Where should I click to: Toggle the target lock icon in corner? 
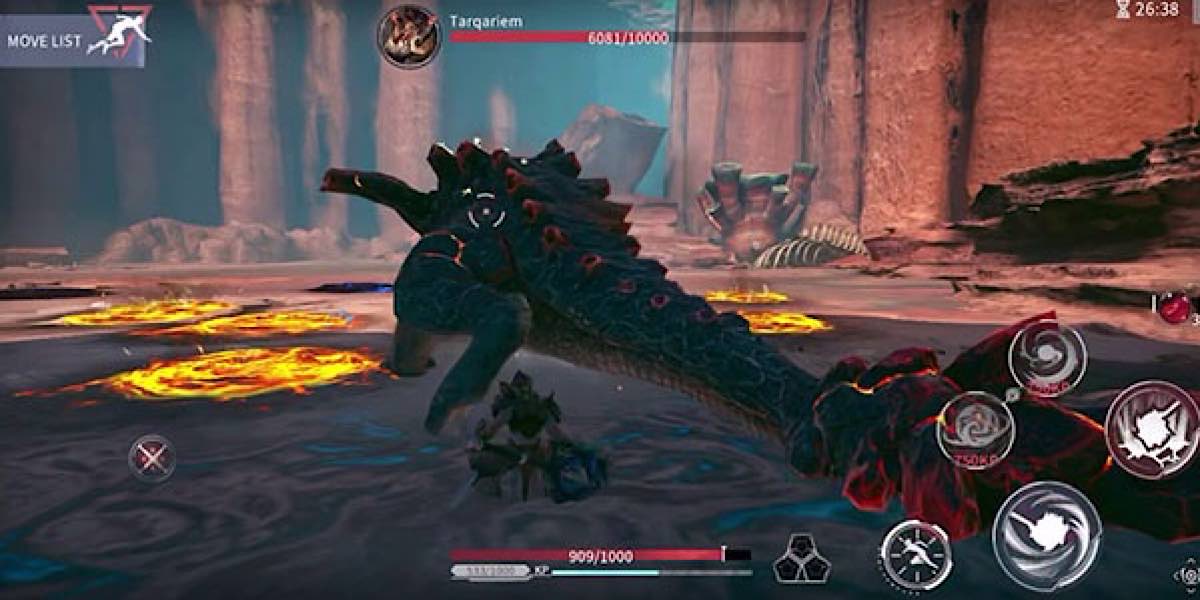click(x=1188, y=576)
